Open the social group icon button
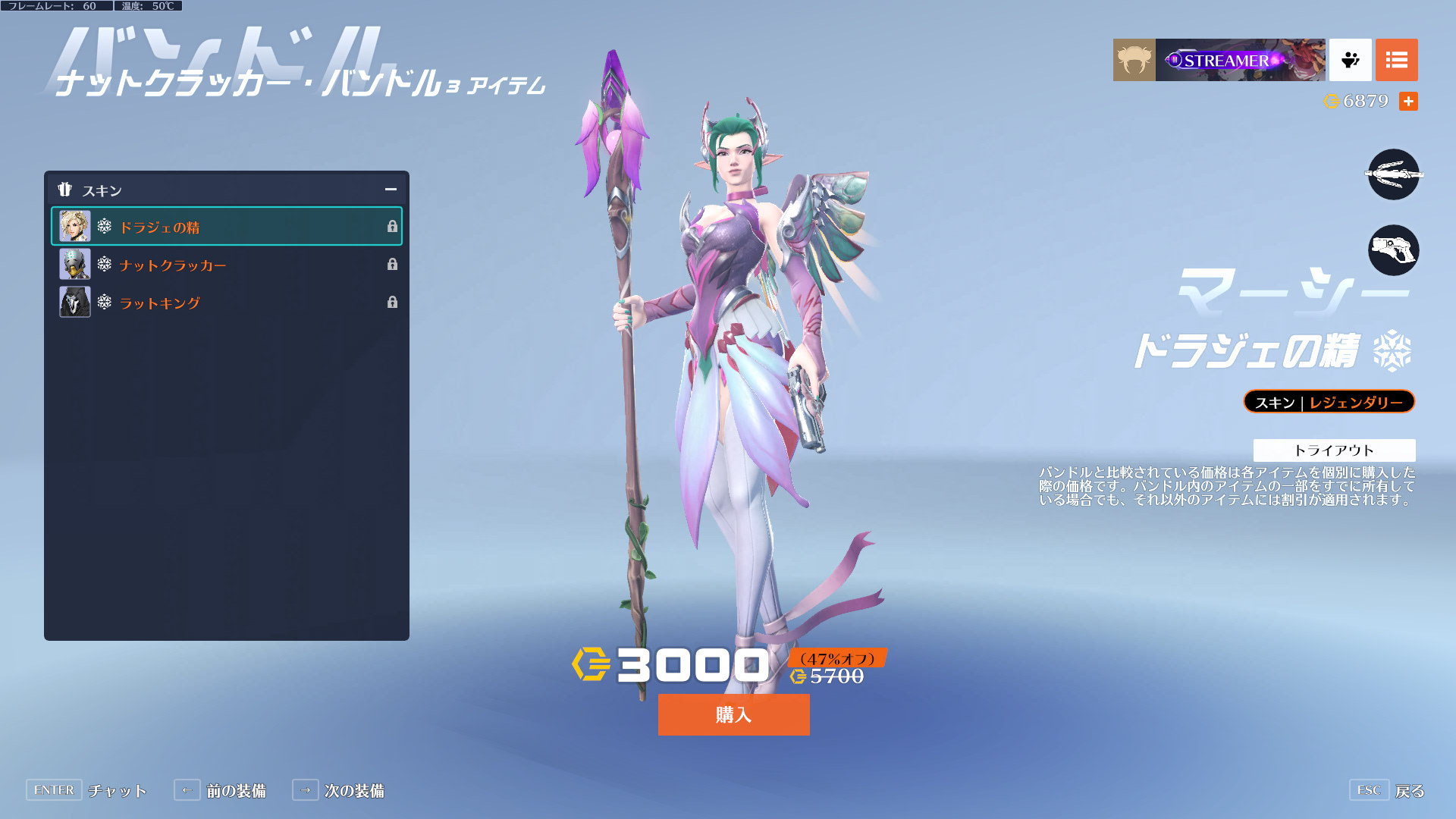The height and width of the screenshot is (819, 1456). 1350,60
